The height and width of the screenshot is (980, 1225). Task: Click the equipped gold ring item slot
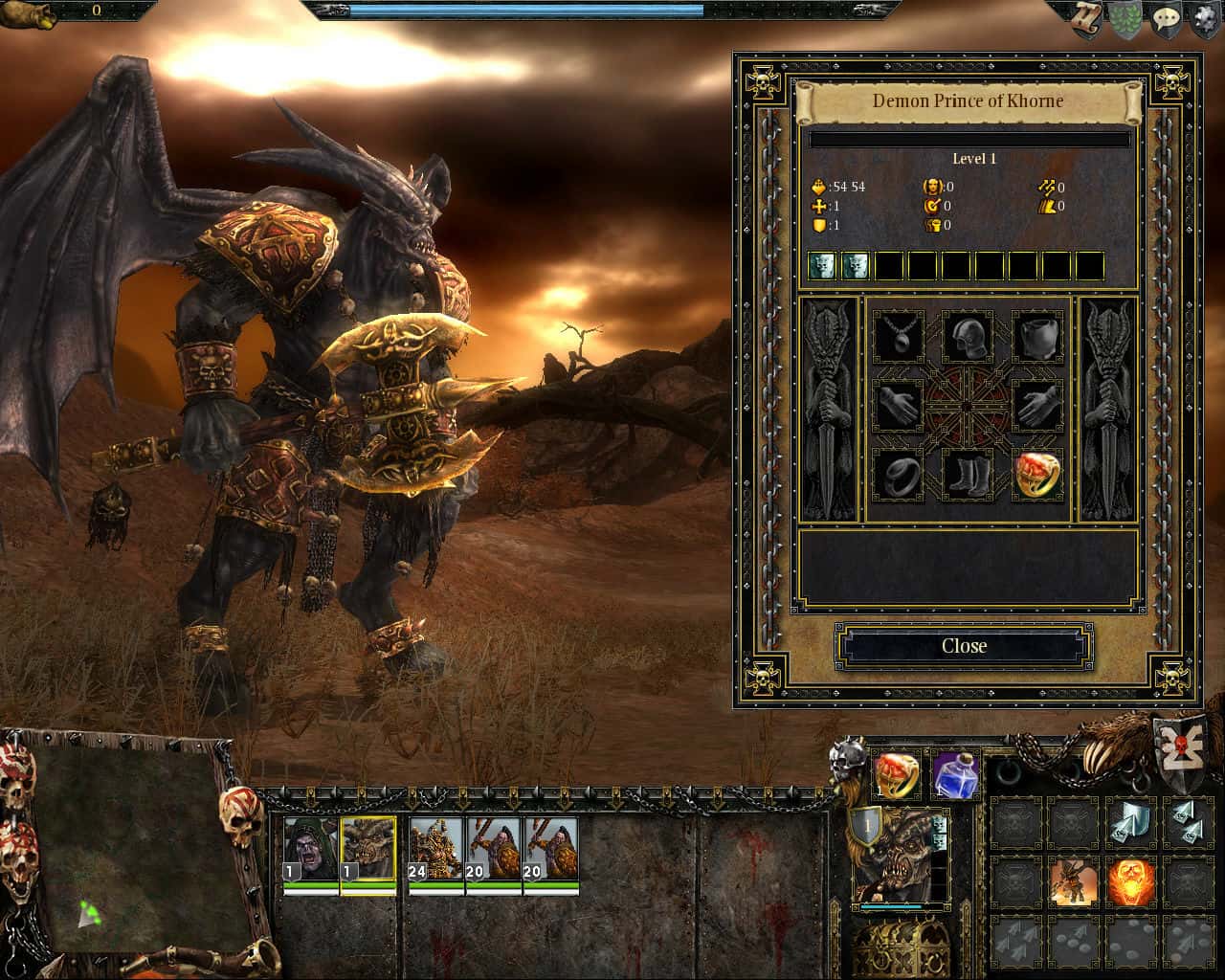1035,476
